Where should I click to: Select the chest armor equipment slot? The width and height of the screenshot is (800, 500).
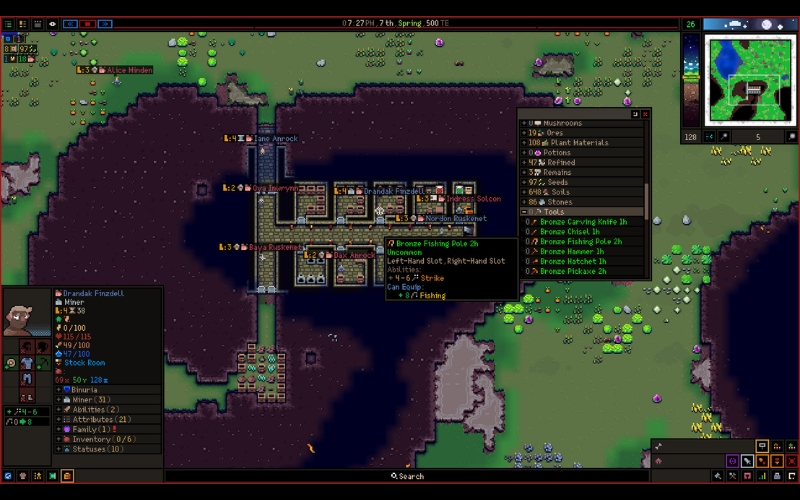[x=27, y=363]
